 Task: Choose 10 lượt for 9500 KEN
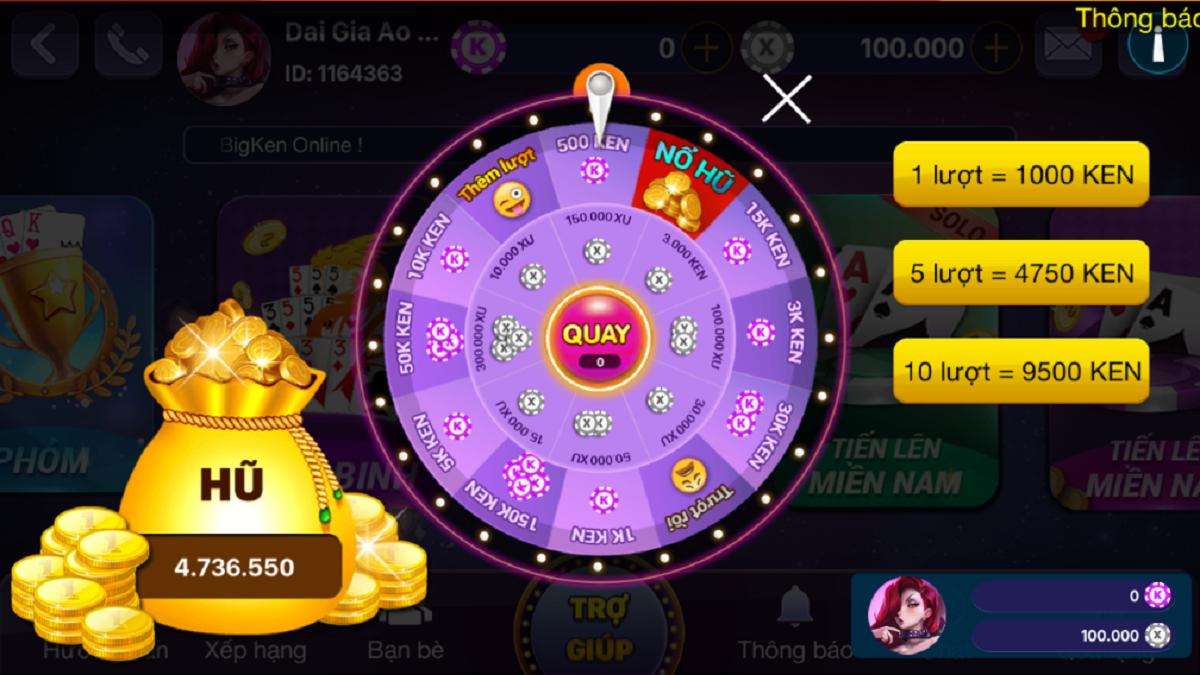tap(1020, 371)
